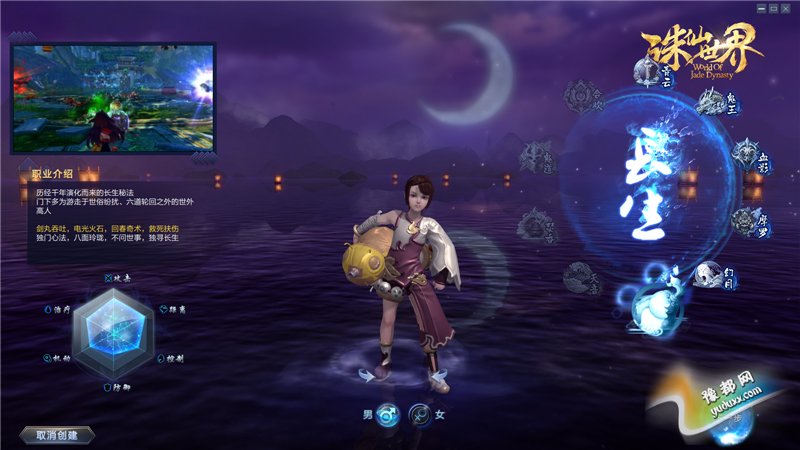The width and height of the screenshot is (800, 450).
Task: Choose the female (女) gender icon
Action: (x=420, y=415)
